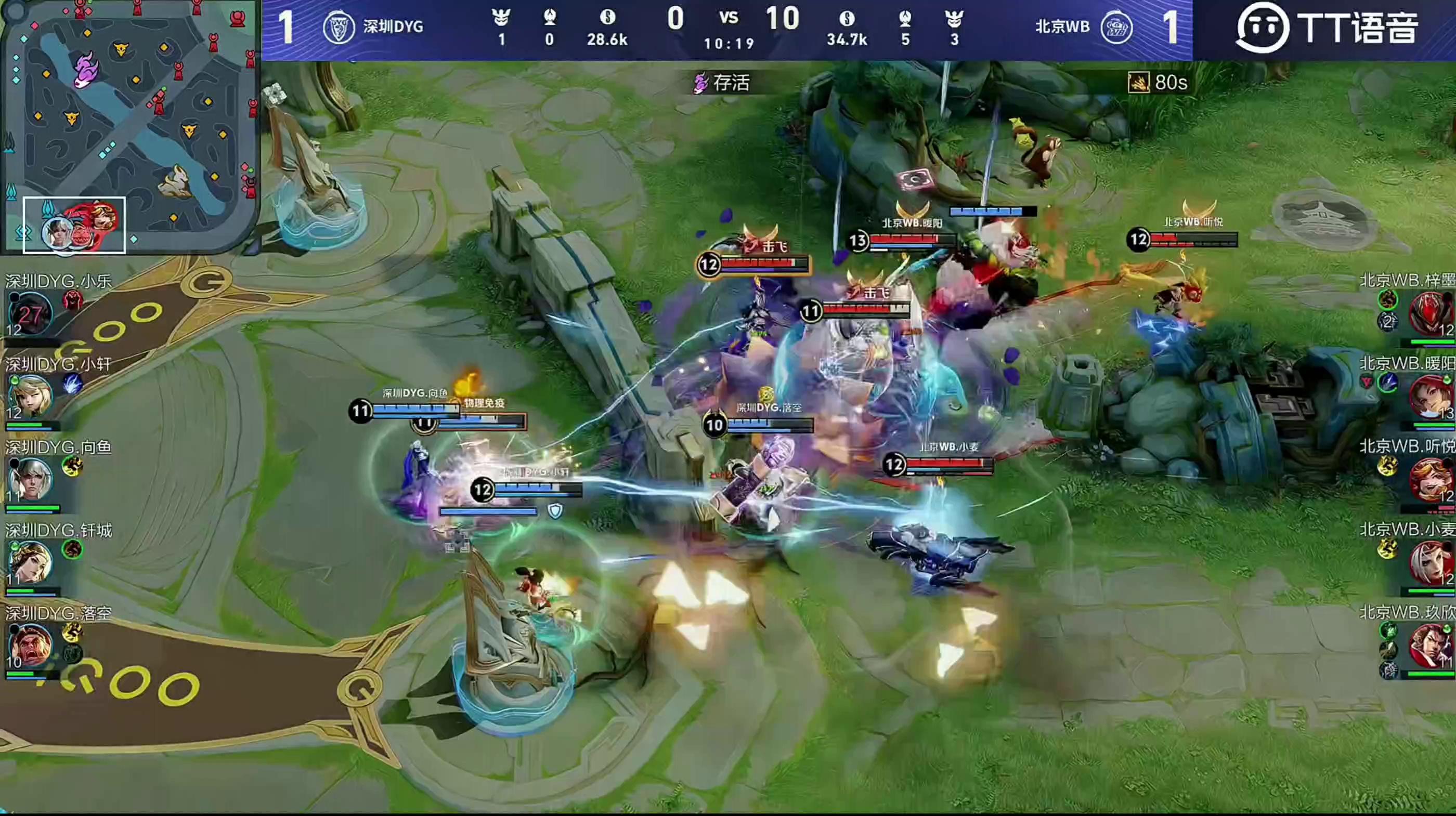Click the purple dragon icon on minimap

87,69
